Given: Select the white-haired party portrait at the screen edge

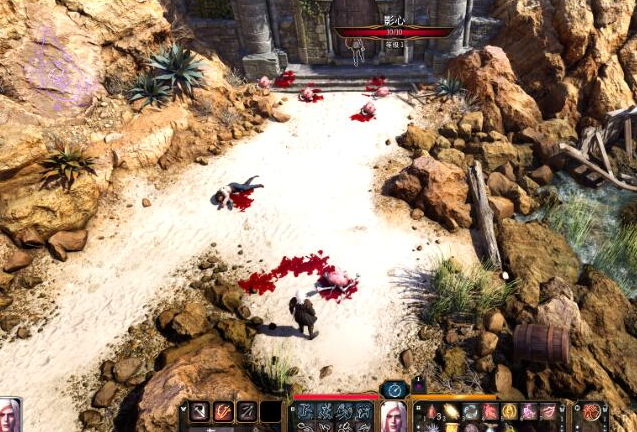Looking at the screenshot, I should pos(10,415).
